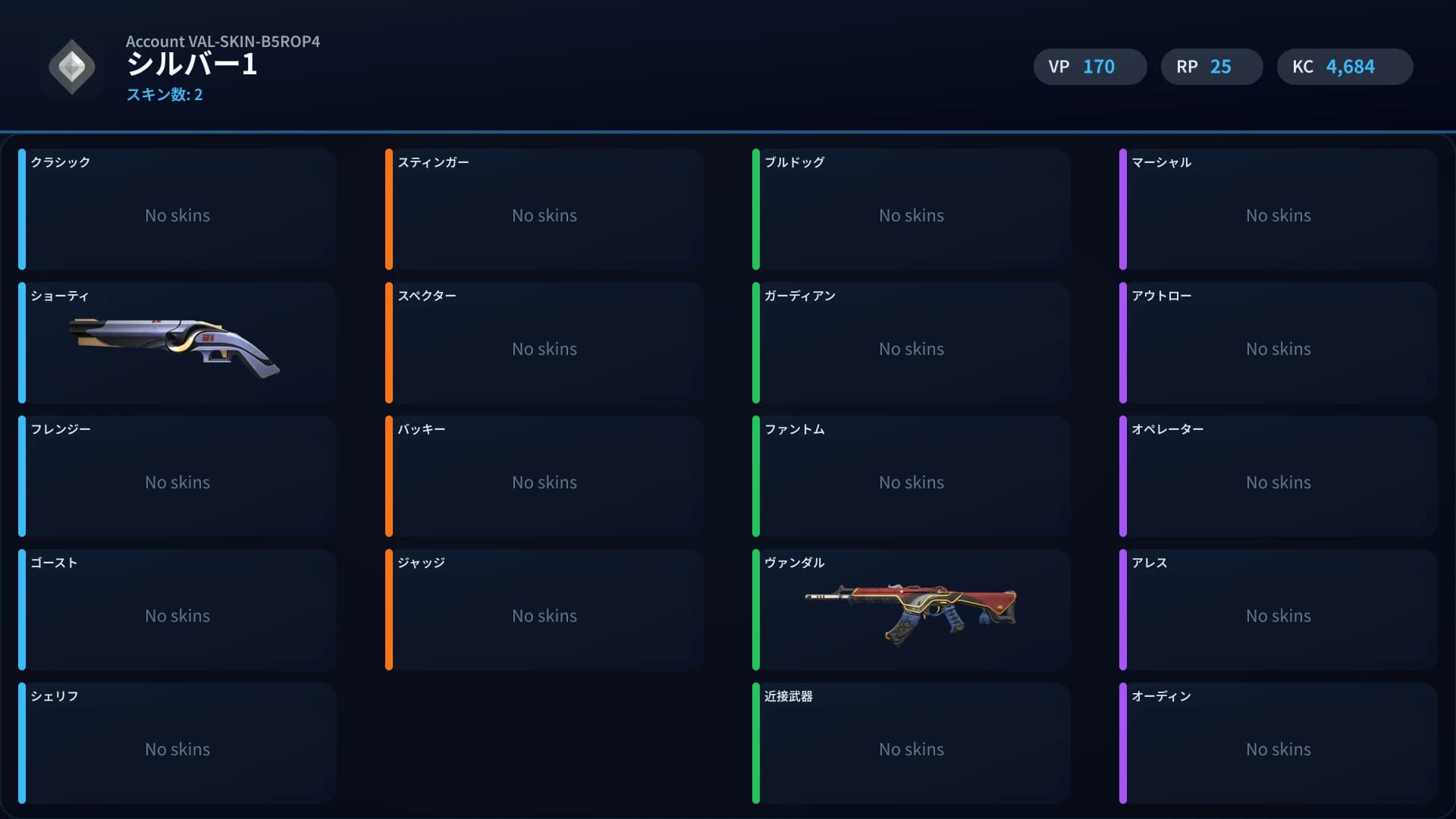Open the 近接武器 melee weapon card
The height and width of the screenshot is (819, 1456).
[x=912, y=743]
